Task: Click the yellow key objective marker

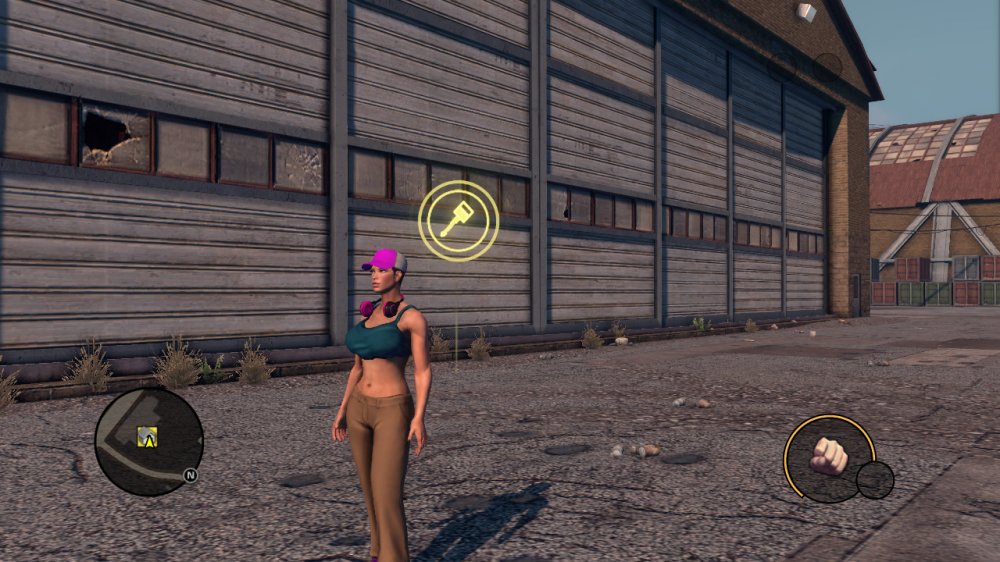Action: point(458,221)
